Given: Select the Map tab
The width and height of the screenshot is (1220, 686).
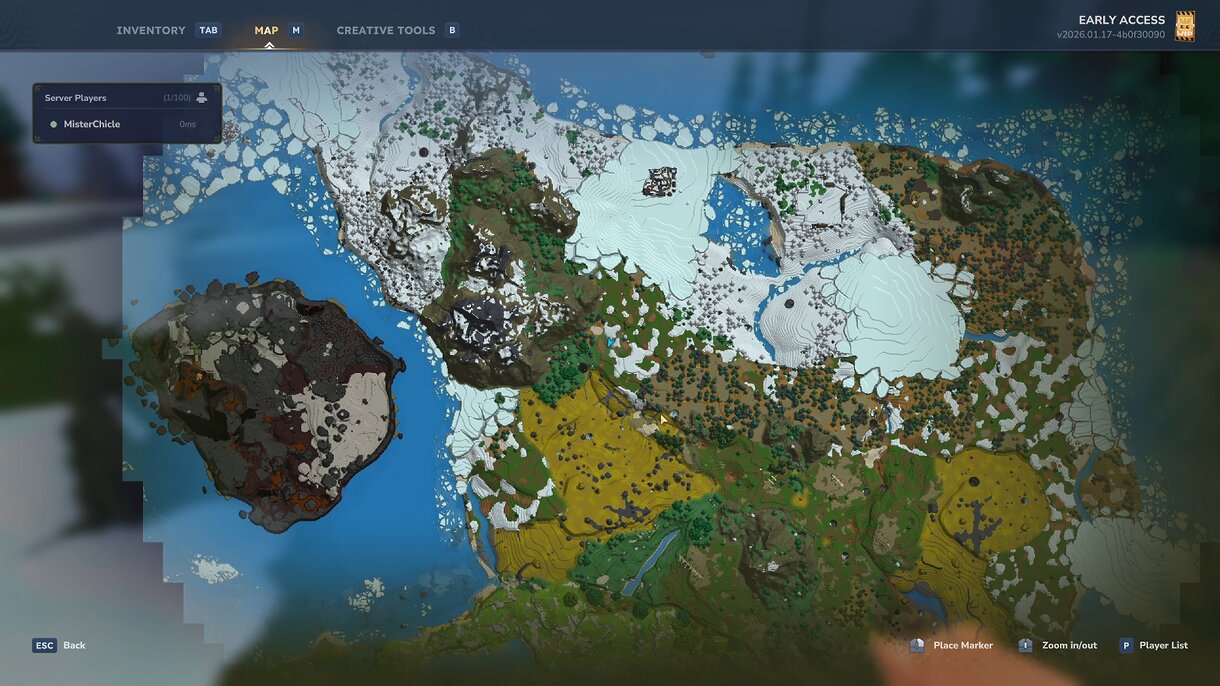Looking at the screenshot, I should point(266,30).
